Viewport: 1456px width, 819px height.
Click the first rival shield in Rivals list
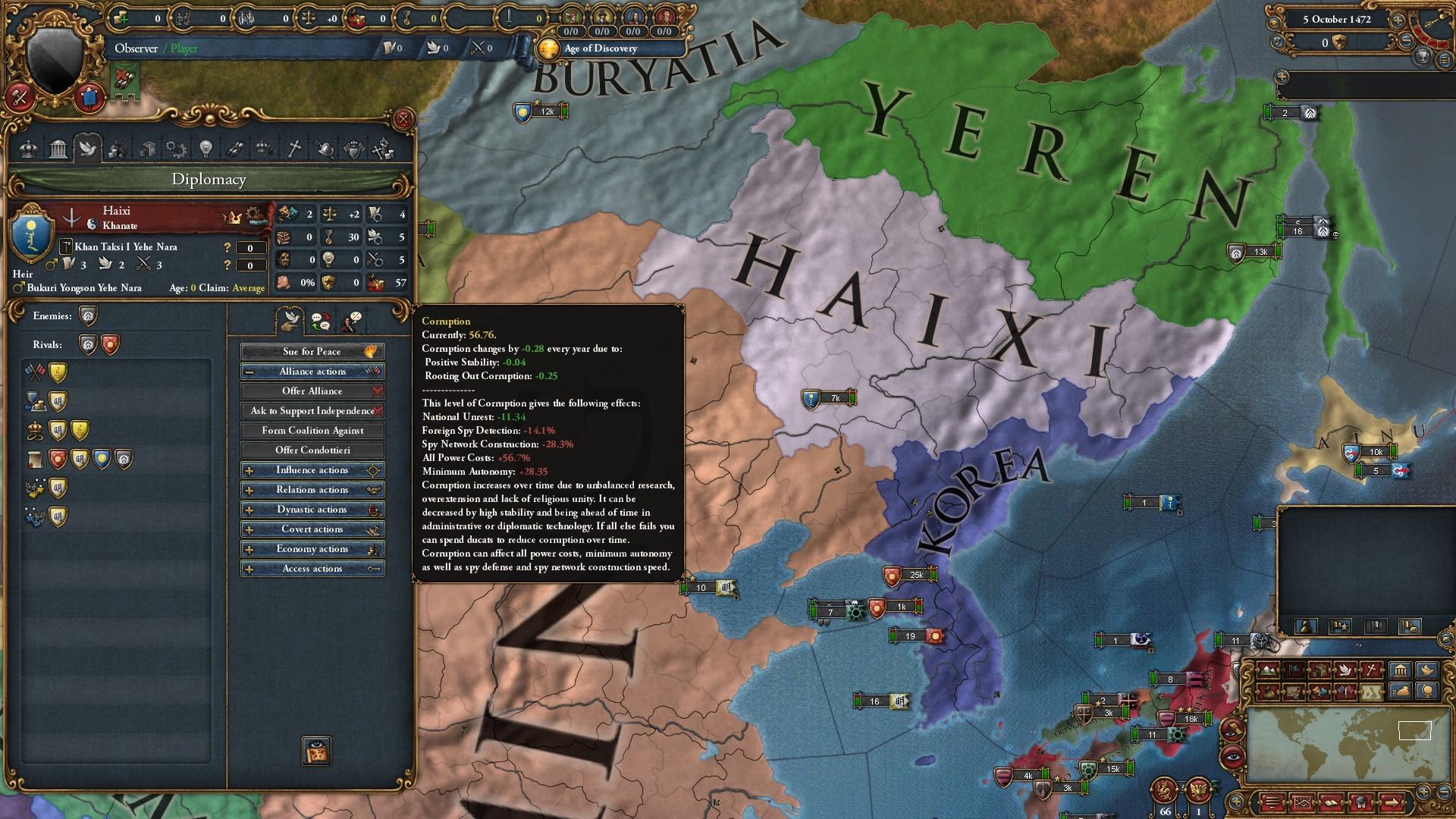click(86, 344)
